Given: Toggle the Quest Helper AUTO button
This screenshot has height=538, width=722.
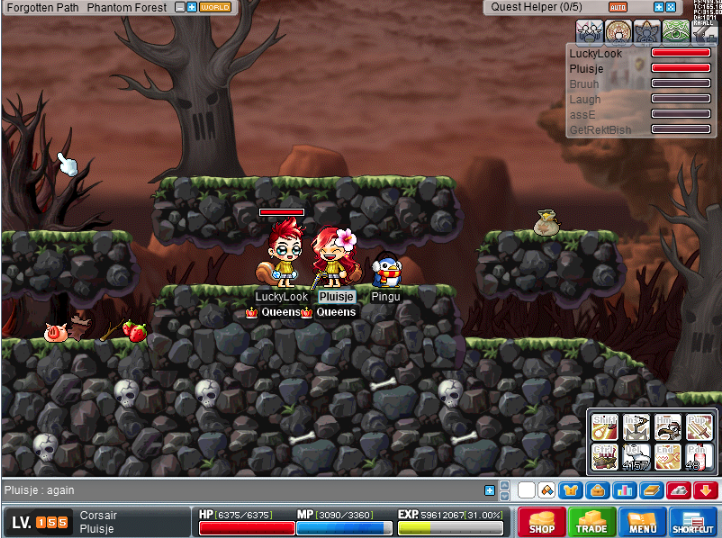Looking at the screenshot, I should point(618,7).
